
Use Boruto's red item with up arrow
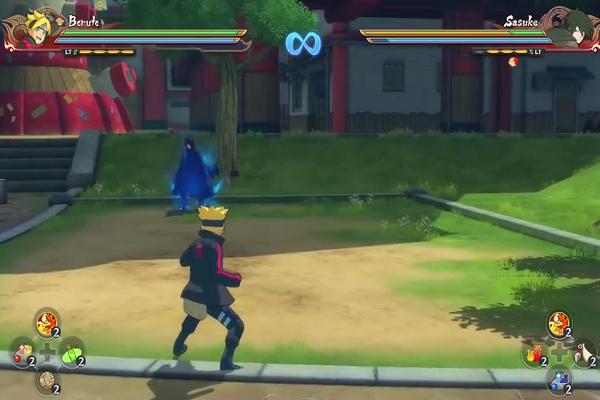tap(21, 352)
